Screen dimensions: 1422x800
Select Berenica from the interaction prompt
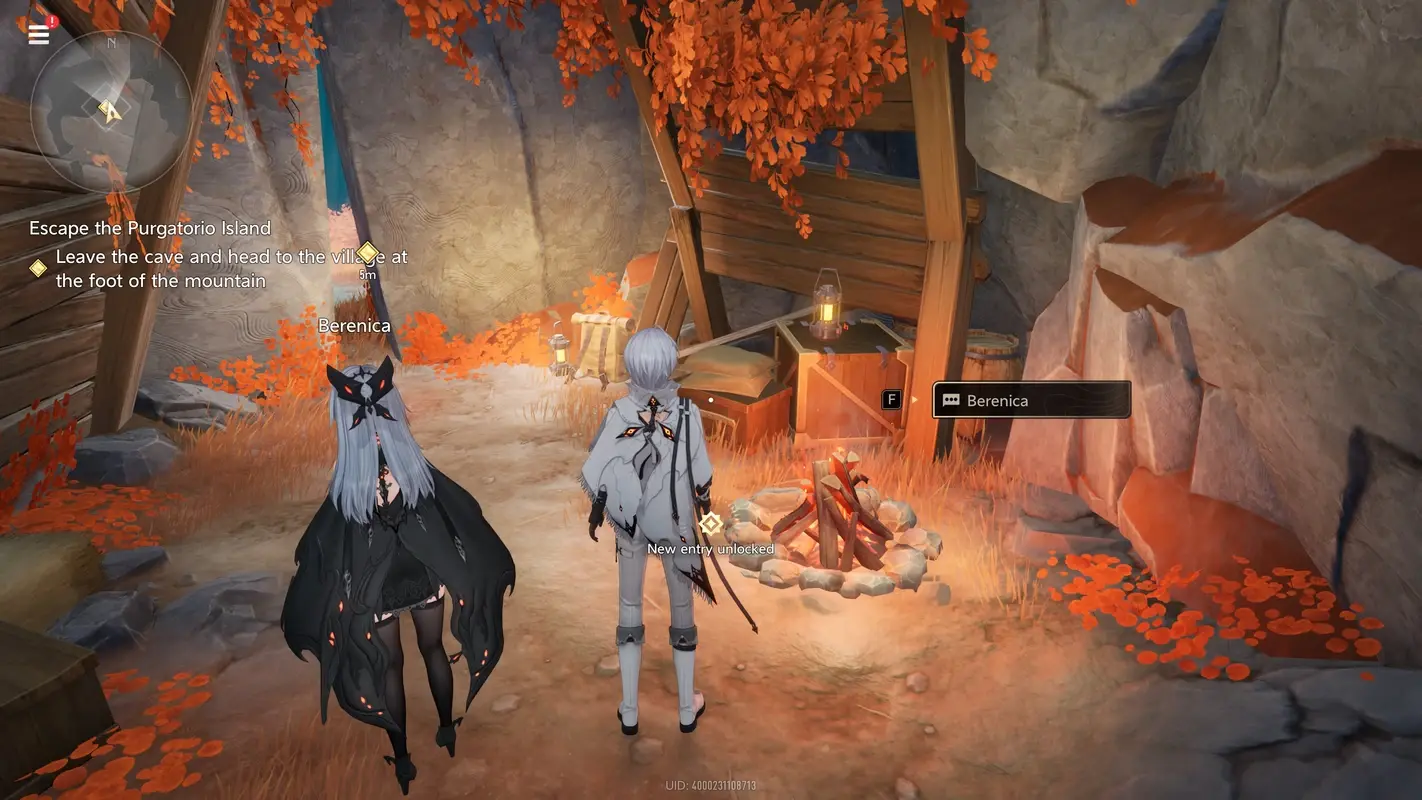tap(1031, 400)
